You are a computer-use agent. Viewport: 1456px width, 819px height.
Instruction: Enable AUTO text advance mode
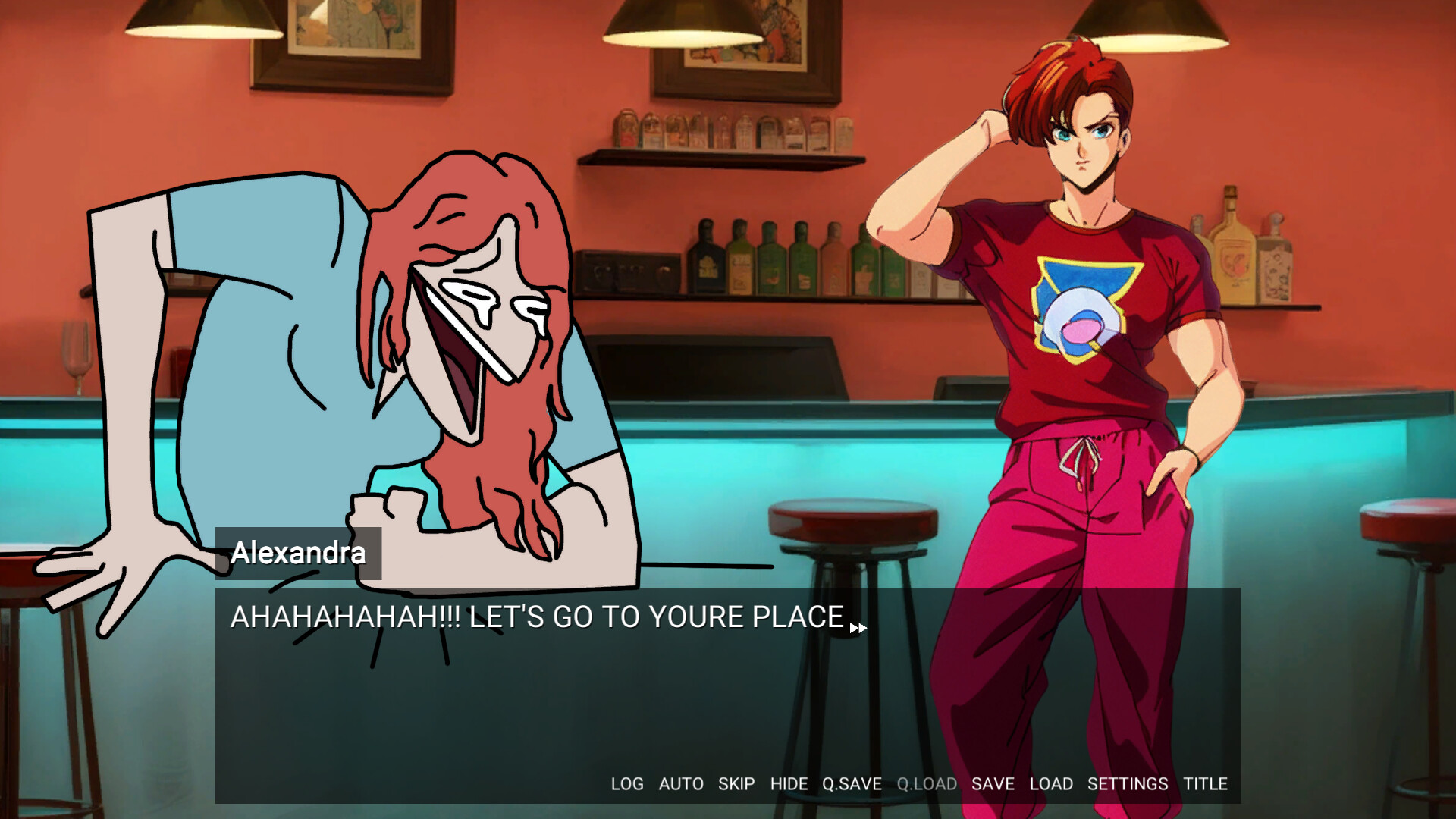tap(682, 784)
